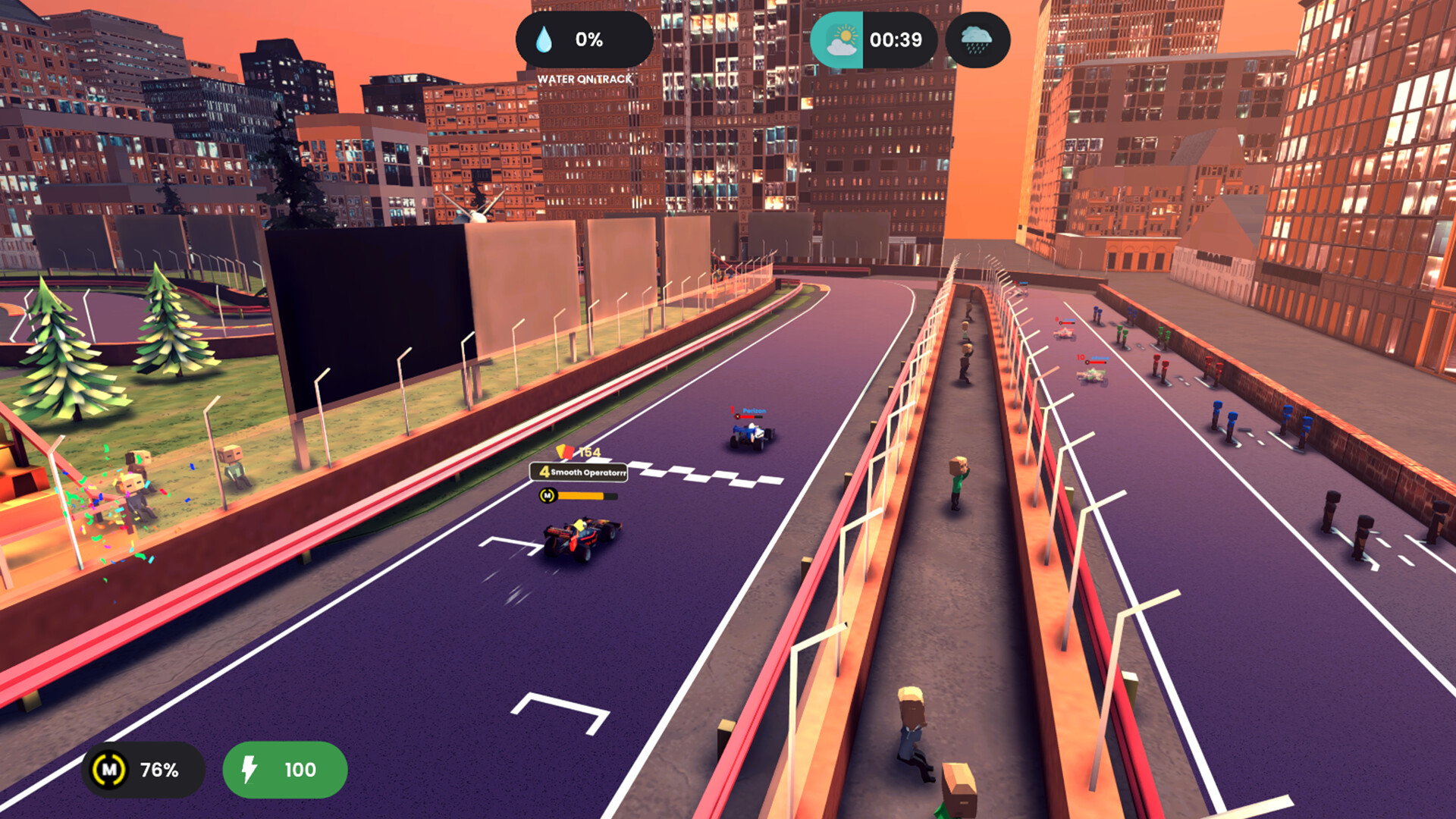This screenshot has width=1456, height=819.
Task: Select the sun and cloud weather icon
Action: tap(840, 38)
